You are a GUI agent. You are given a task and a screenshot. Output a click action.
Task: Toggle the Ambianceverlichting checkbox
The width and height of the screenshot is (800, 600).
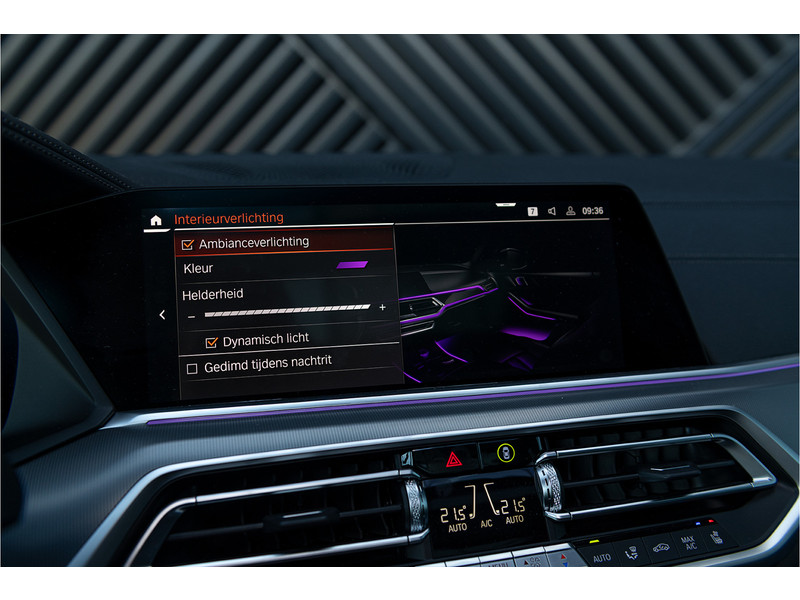[188, 243]
